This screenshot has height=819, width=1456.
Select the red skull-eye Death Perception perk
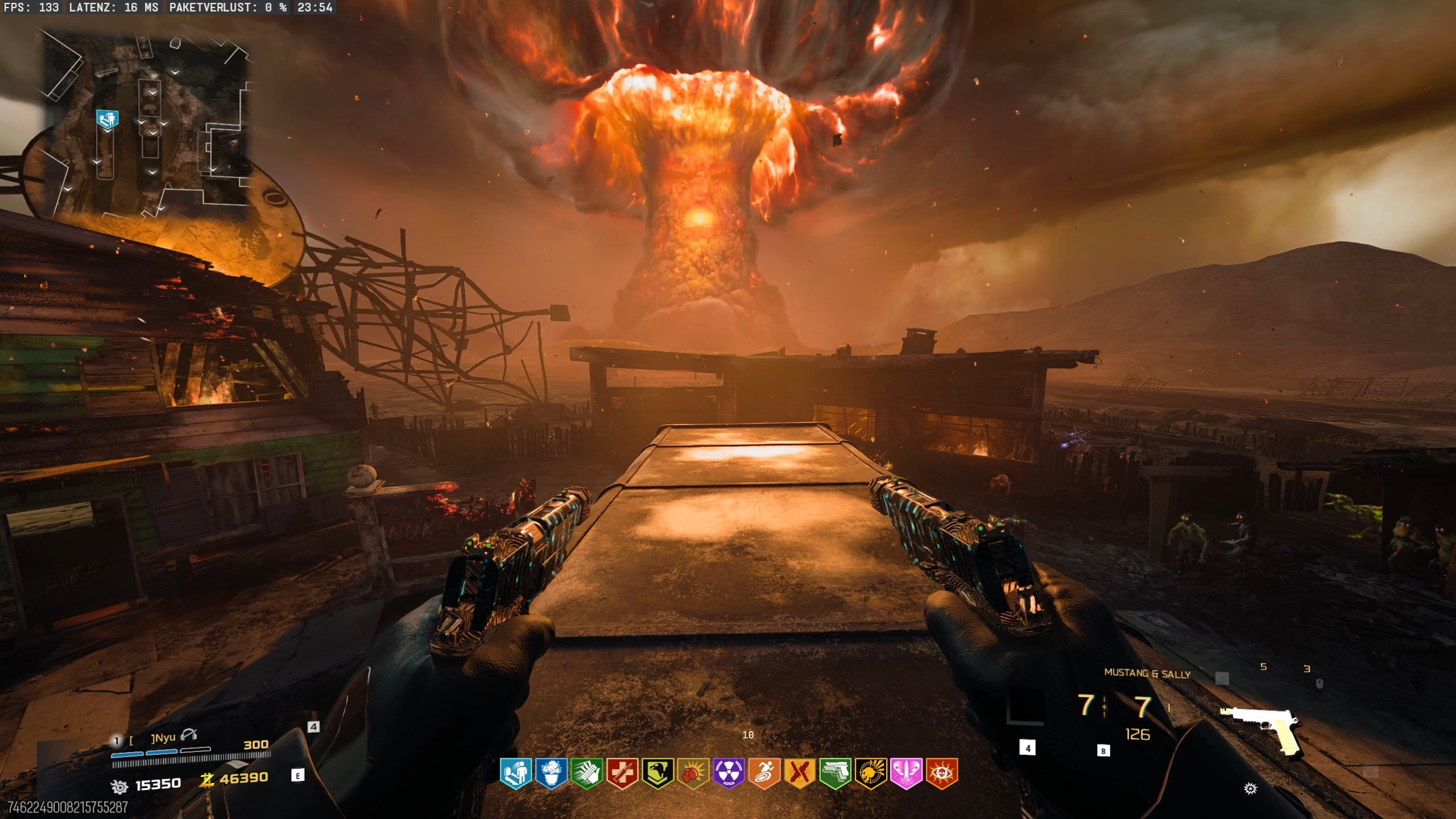click(x=941, y=773)
